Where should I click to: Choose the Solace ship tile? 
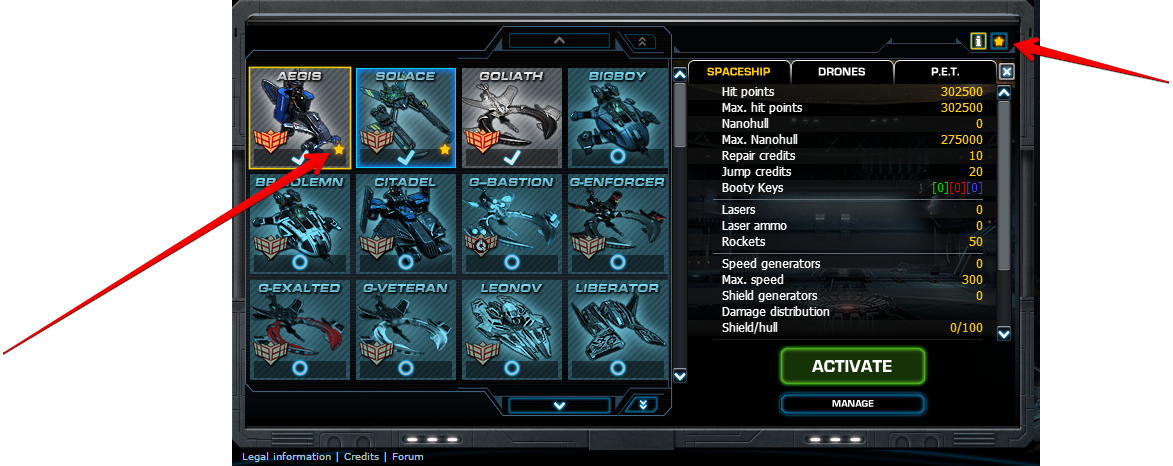(x=405, y=118)
